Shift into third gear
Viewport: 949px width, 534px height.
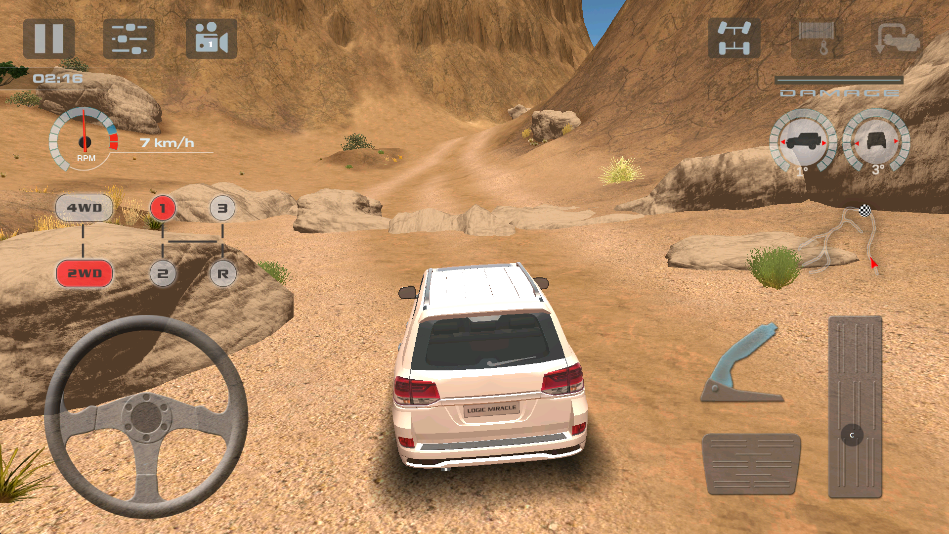(223, 209)
